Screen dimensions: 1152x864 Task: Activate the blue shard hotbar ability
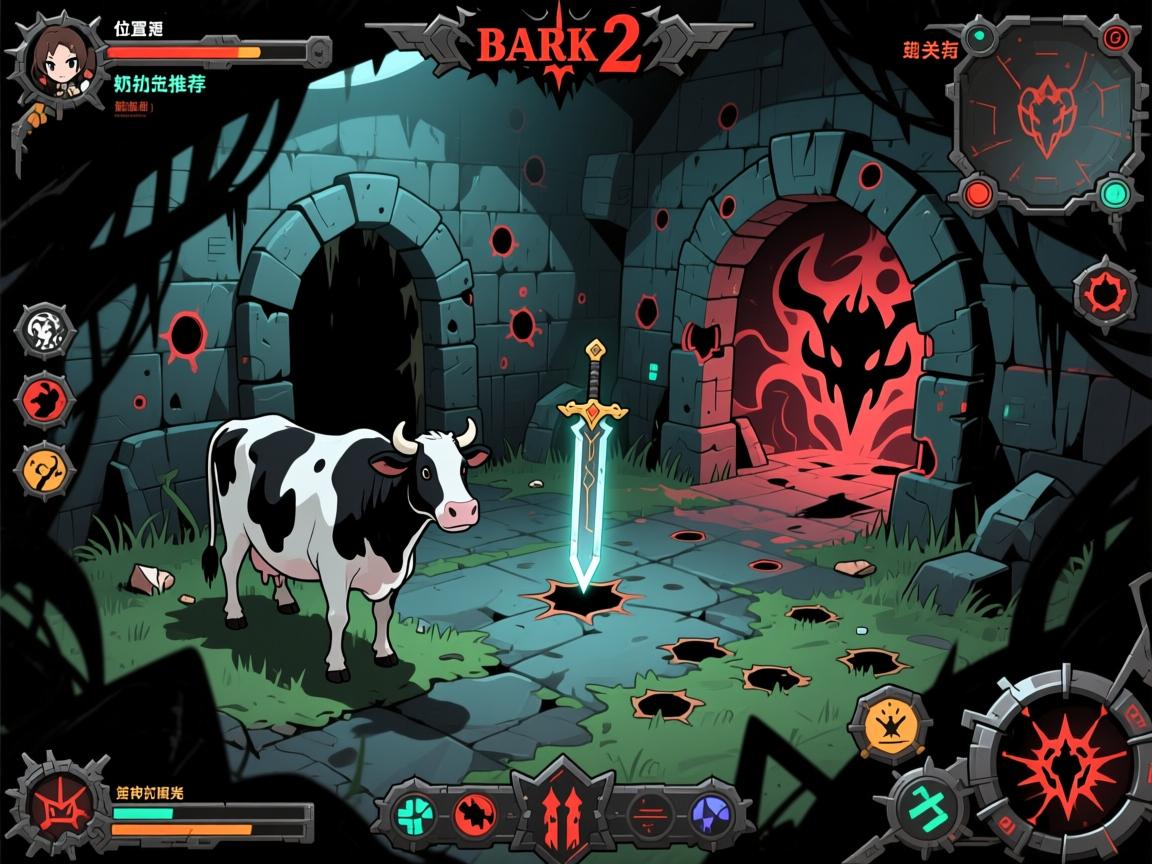tap(709, 811)
